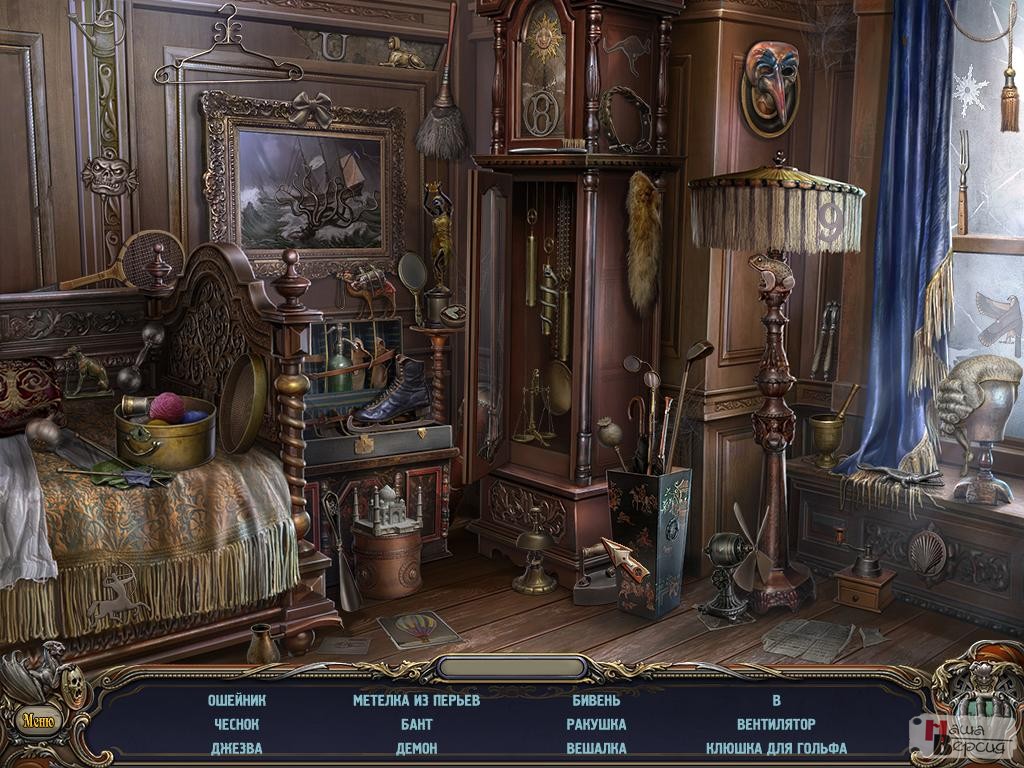The image size is (1024, 768).
Task: Choose the ДЕМОН word in the list
Action: (x=417, y=748)
